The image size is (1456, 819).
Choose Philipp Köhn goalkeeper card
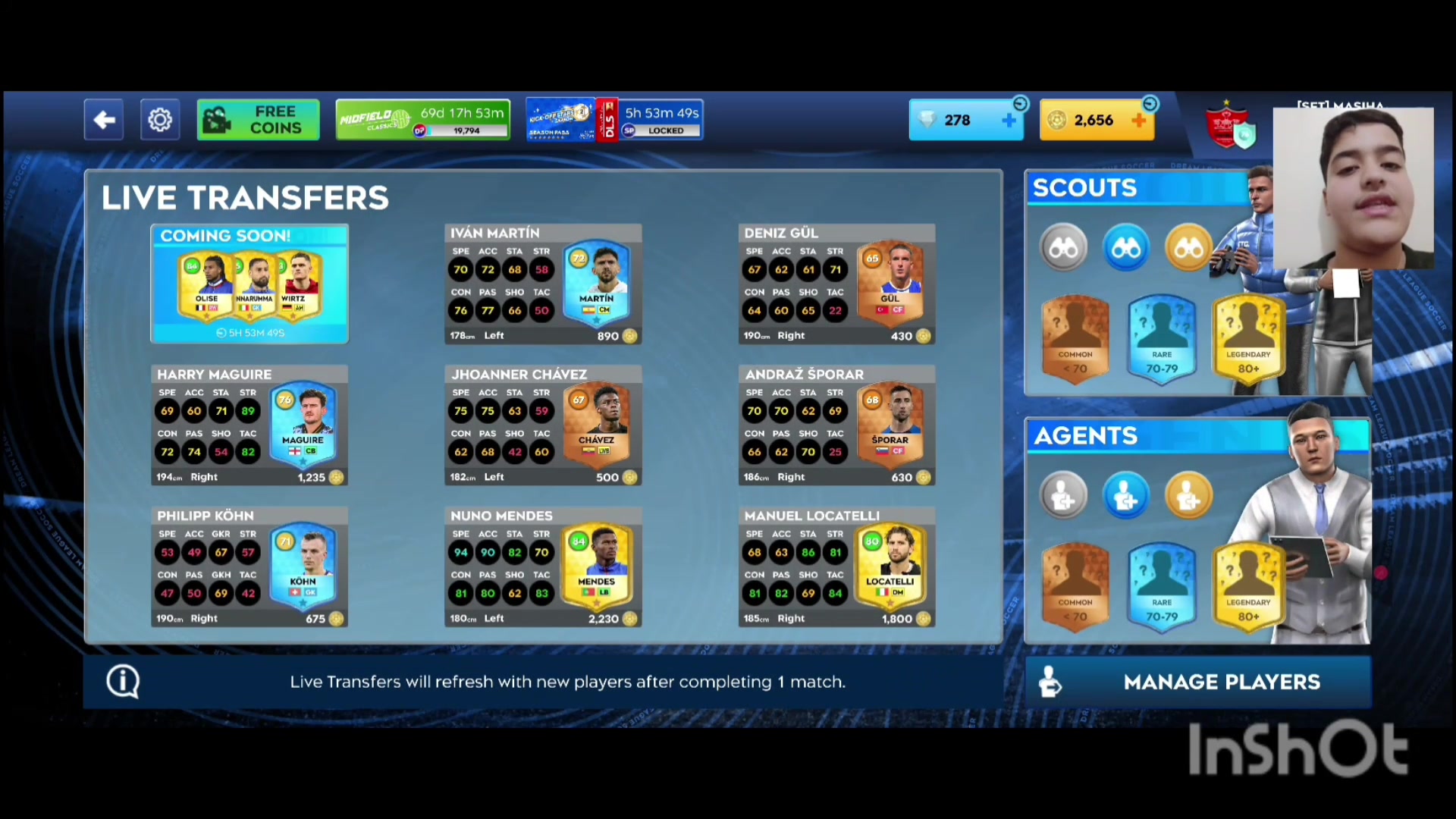point(249,567)
